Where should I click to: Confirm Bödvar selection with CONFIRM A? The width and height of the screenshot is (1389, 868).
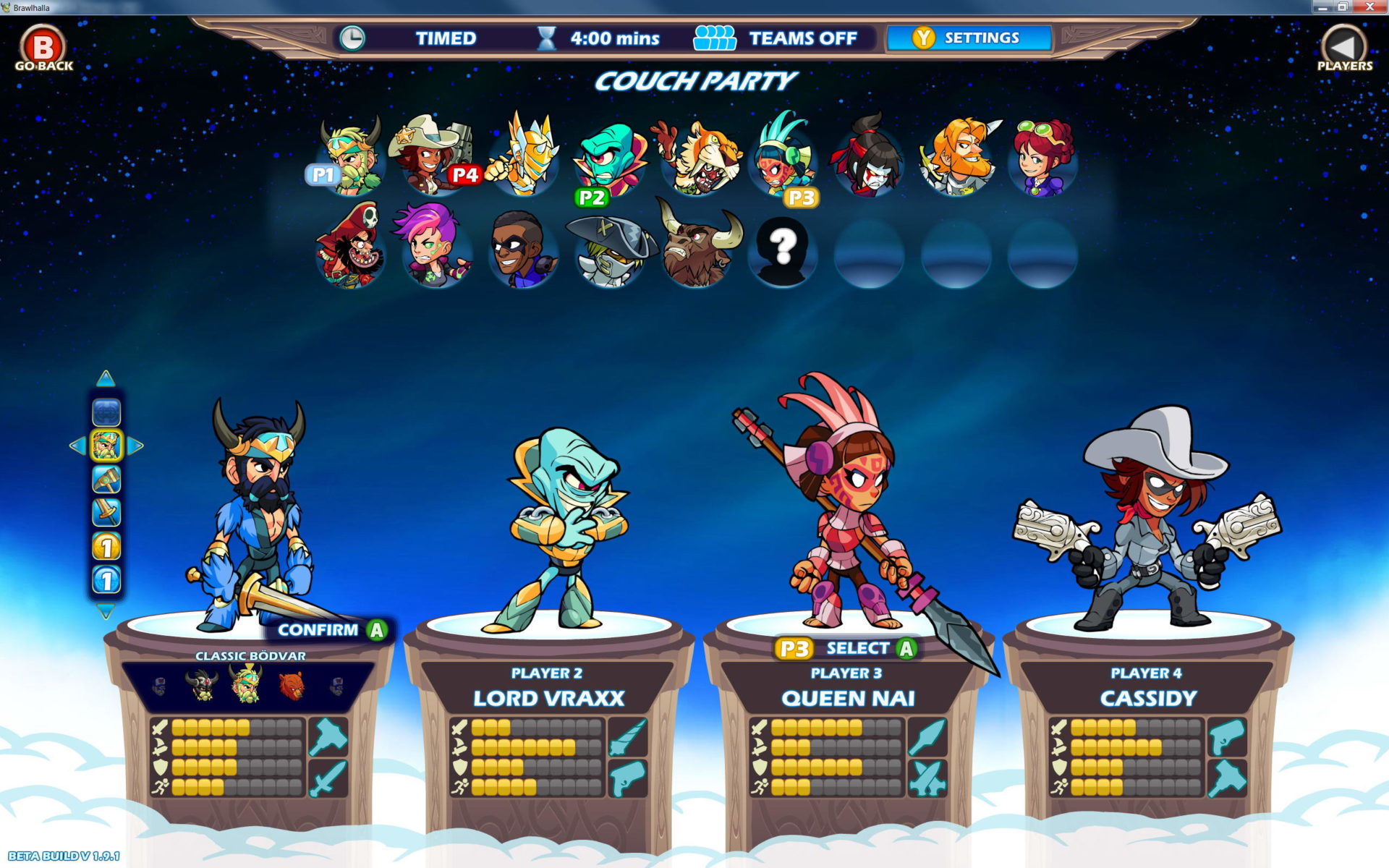(x=327, y=630)
